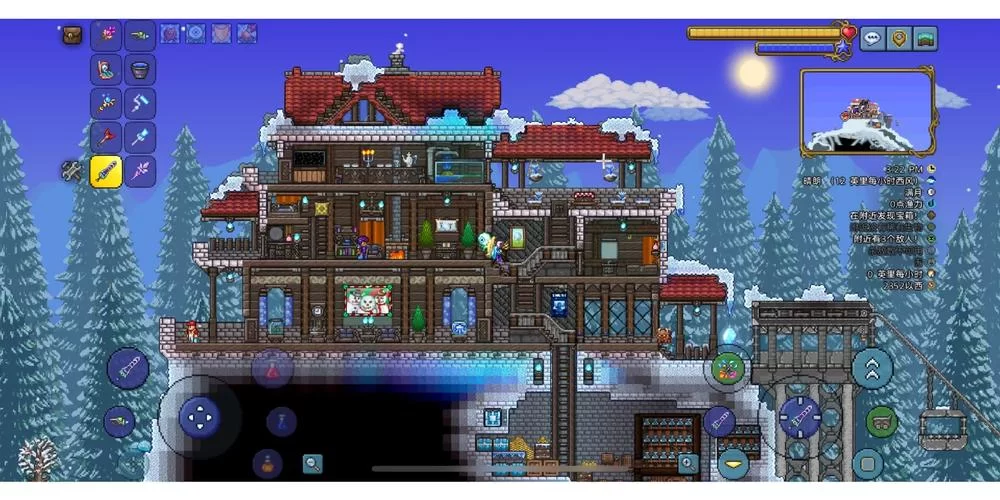The image size is (1000, 500).
Task: Open the inventory bag
Action: [72, 35]
